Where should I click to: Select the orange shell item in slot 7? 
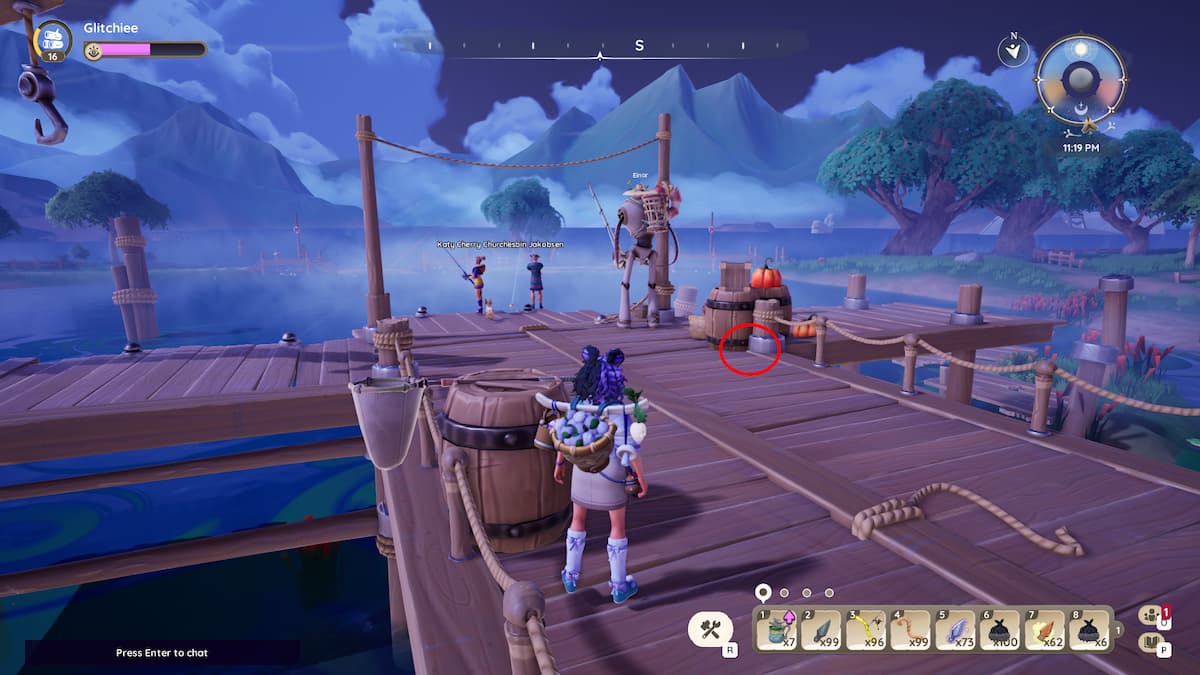[x=1045, y=630]
